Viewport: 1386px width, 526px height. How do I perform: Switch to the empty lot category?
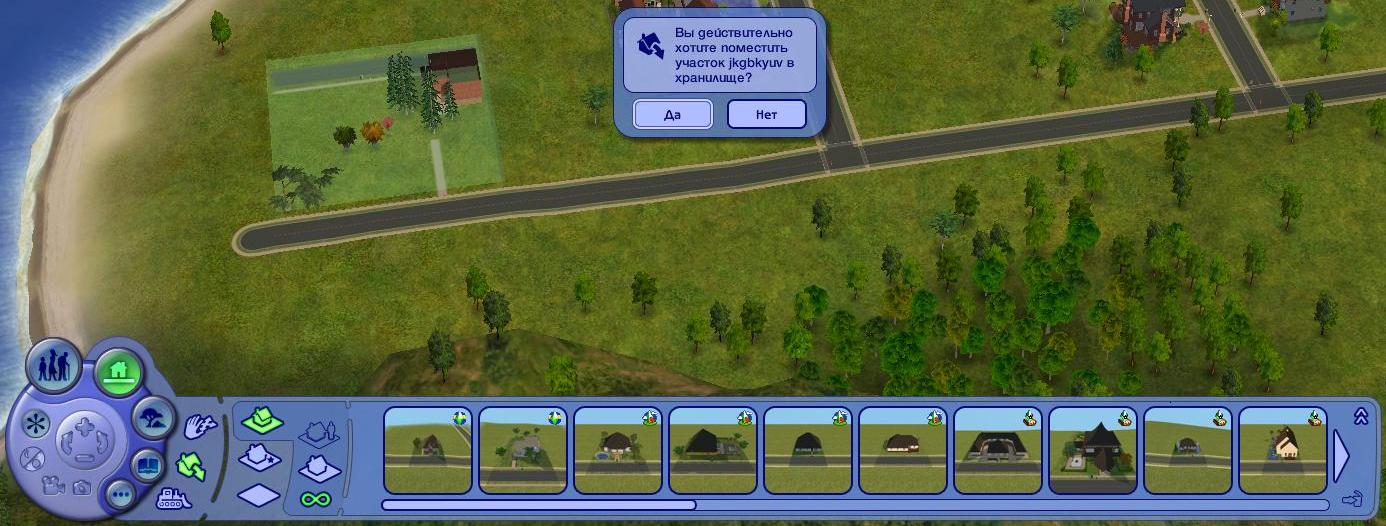click(x=259, y=494)
